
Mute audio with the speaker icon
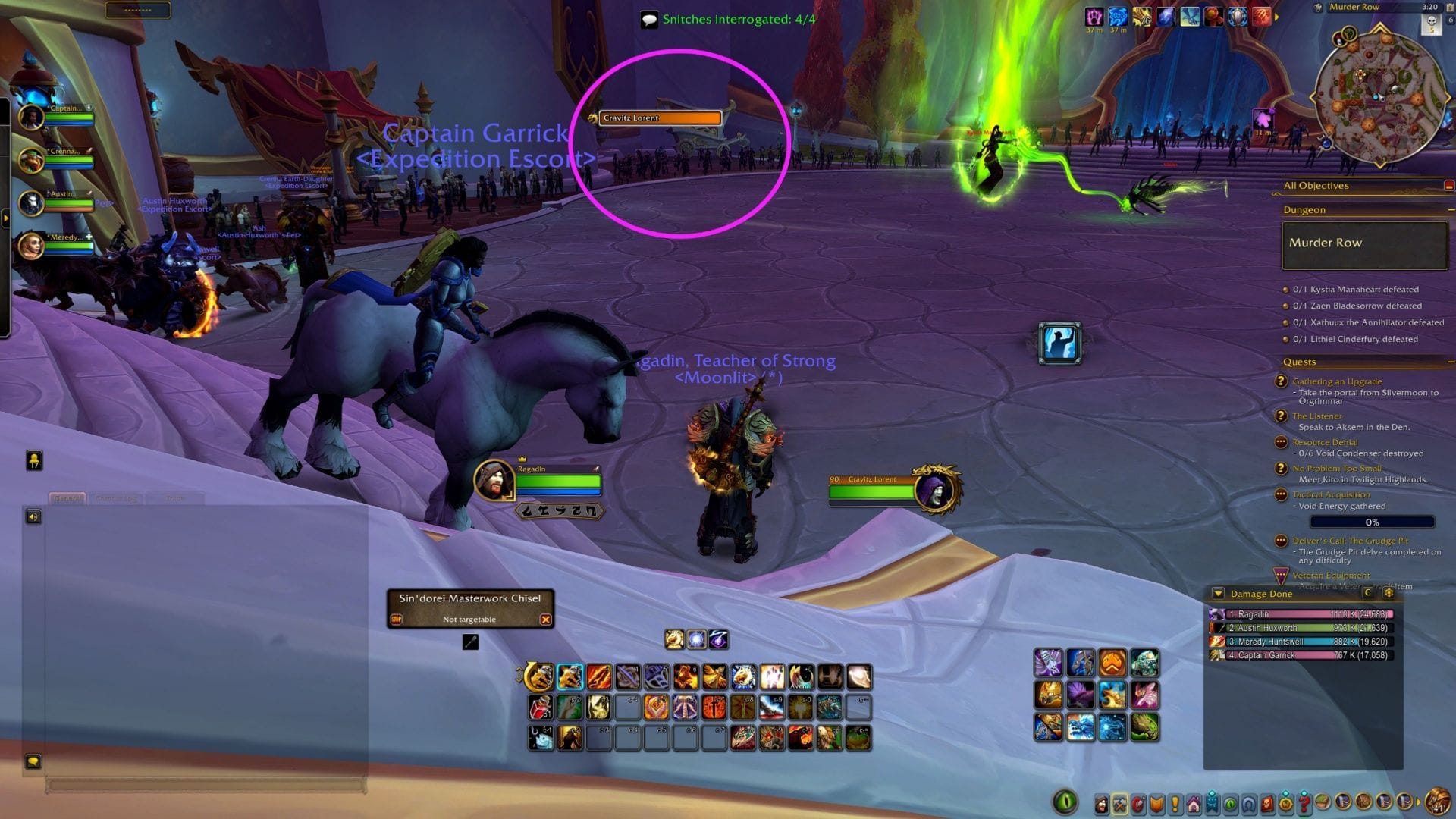pos(33,516)
